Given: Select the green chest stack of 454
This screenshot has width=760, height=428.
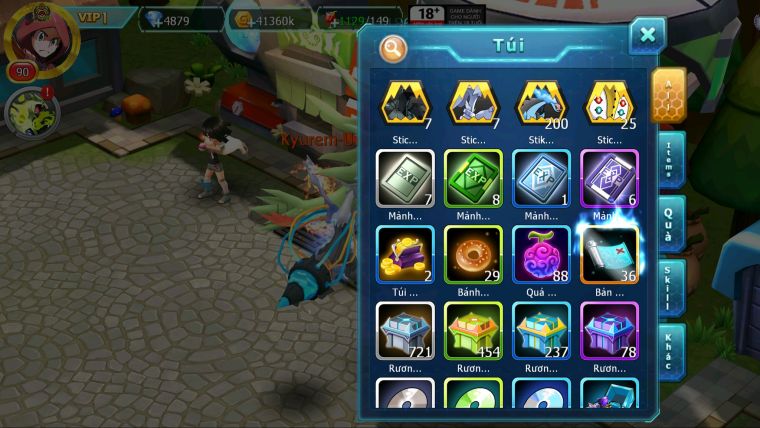Looking at the screenshot, I should coord(473,329).
